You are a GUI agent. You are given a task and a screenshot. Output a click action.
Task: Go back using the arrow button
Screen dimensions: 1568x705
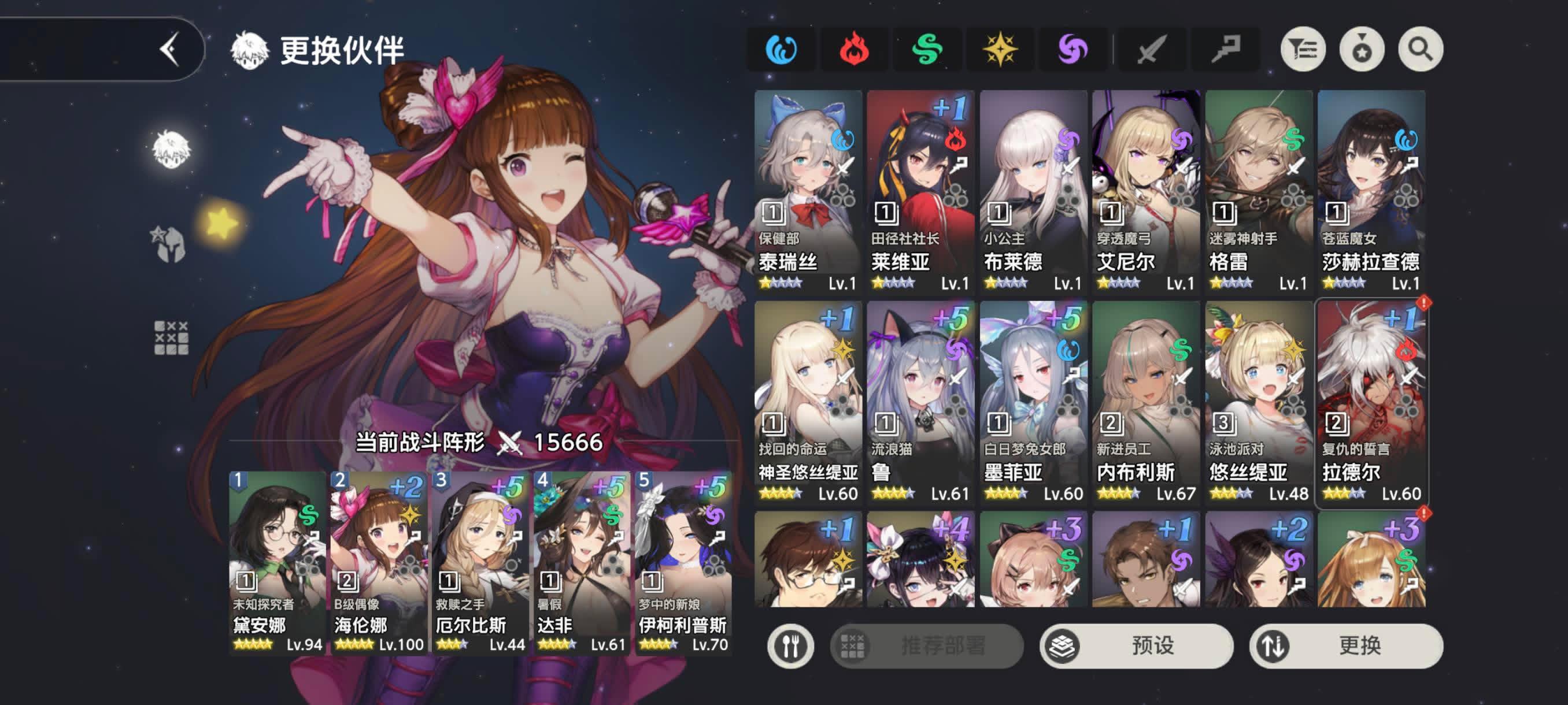click(x=169, y=49)
